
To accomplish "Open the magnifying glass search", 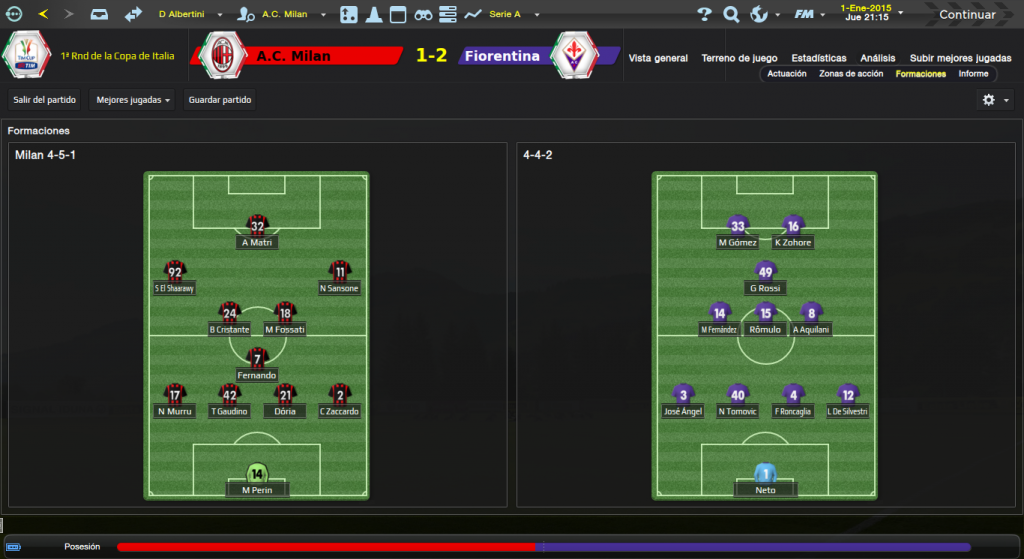I will click(x=731, y=14).
